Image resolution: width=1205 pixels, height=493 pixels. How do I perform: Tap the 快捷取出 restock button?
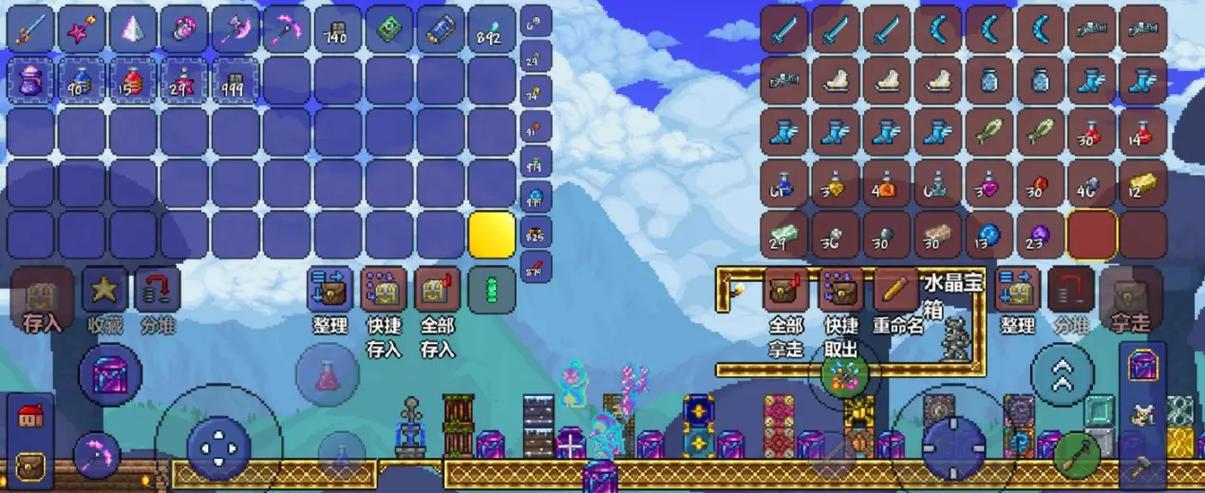841,290
